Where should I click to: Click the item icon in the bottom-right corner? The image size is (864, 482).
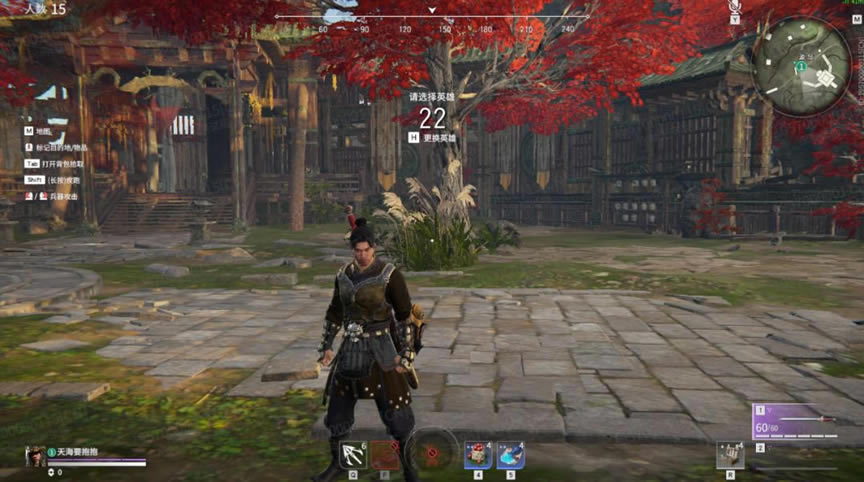tap(730, 456)
